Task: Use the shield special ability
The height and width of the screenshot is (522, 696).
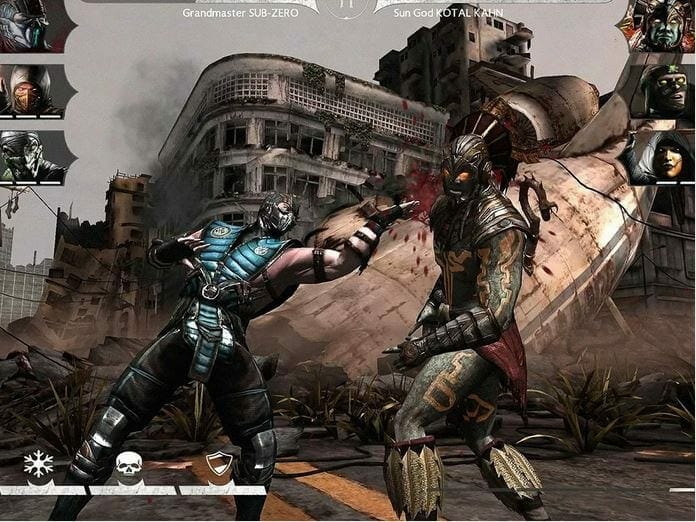Action: pos(218,465)
